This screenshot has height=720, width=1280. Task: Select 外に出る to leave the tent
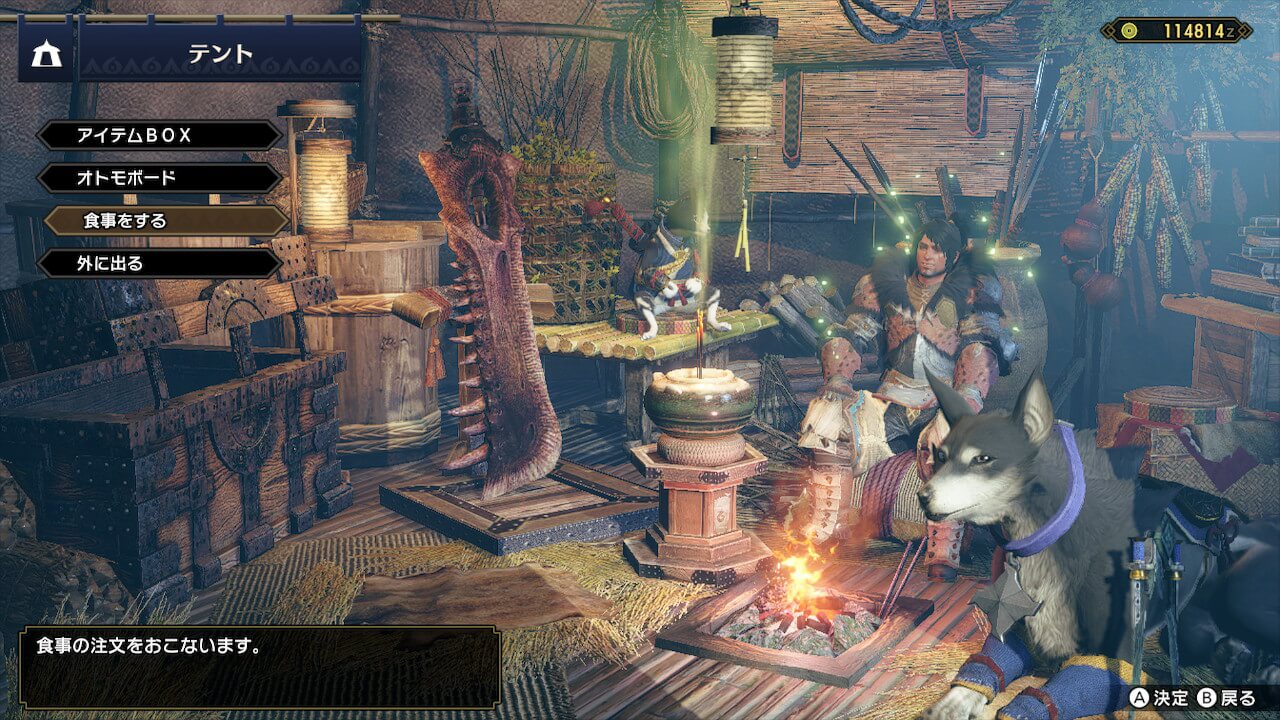tap(160, 264)
